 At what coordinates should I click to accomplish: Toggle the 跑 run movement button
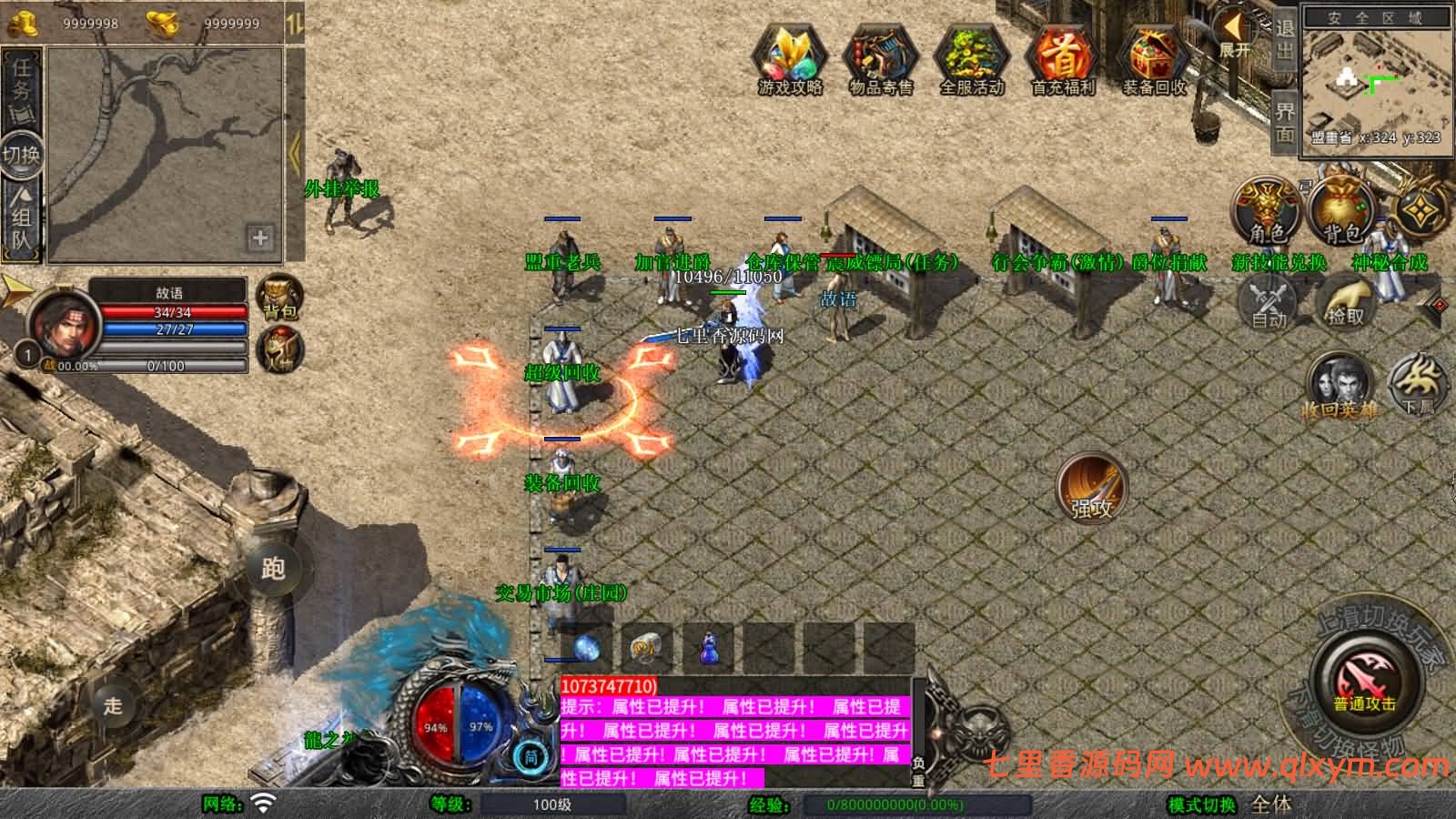coord(273,569)
